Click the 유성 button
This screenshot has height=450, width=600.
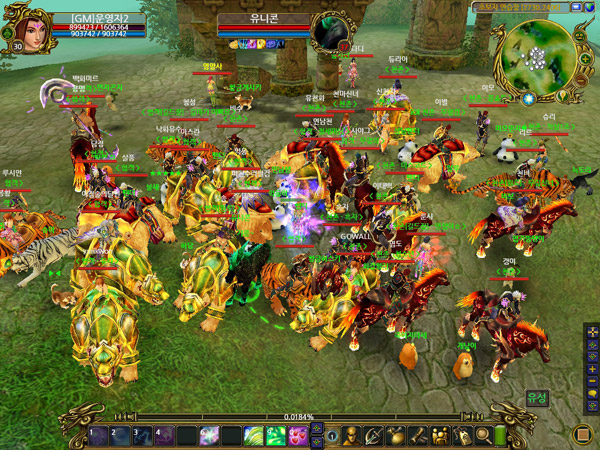coord(538,398)
